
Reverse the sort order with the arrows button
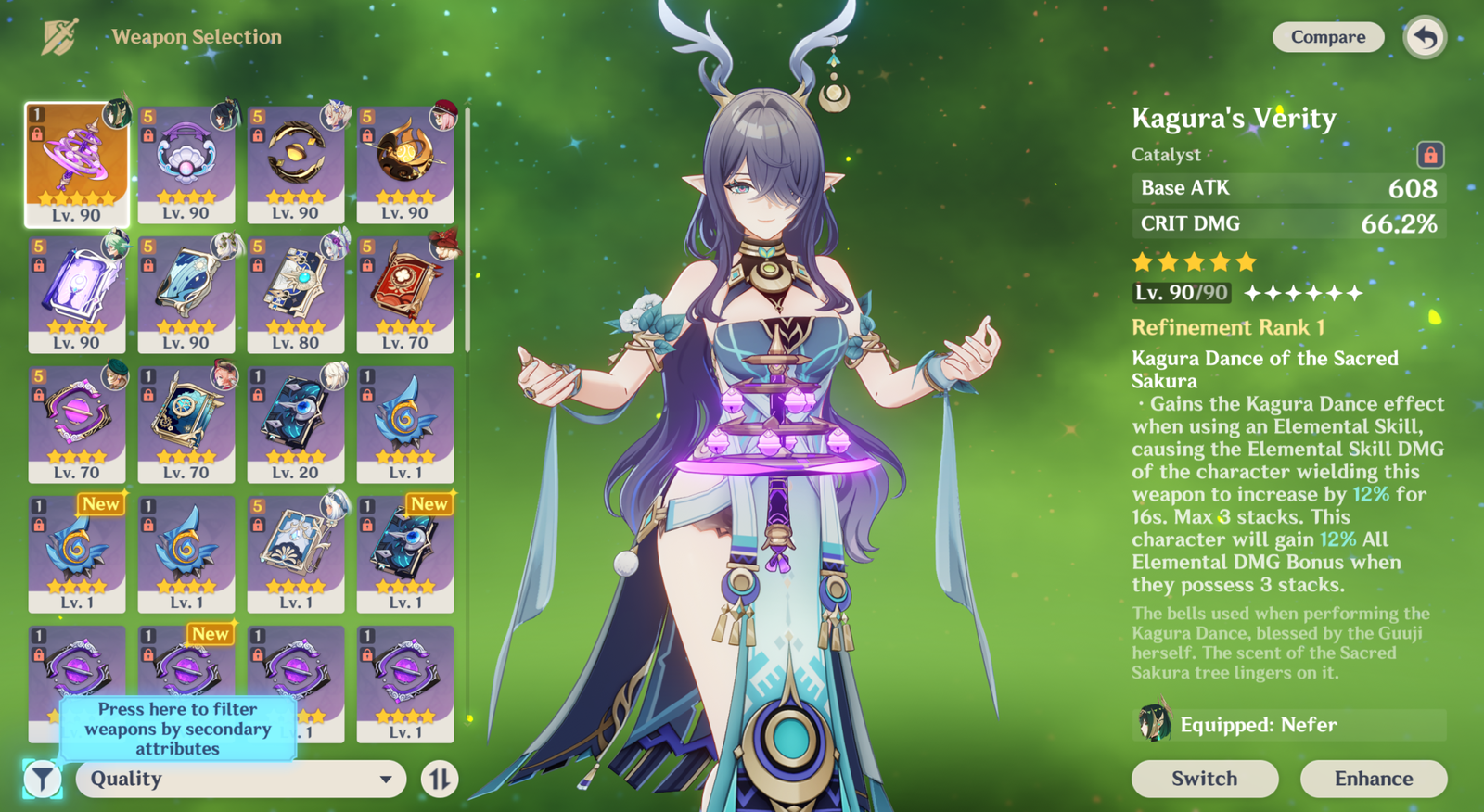point(440,779)
